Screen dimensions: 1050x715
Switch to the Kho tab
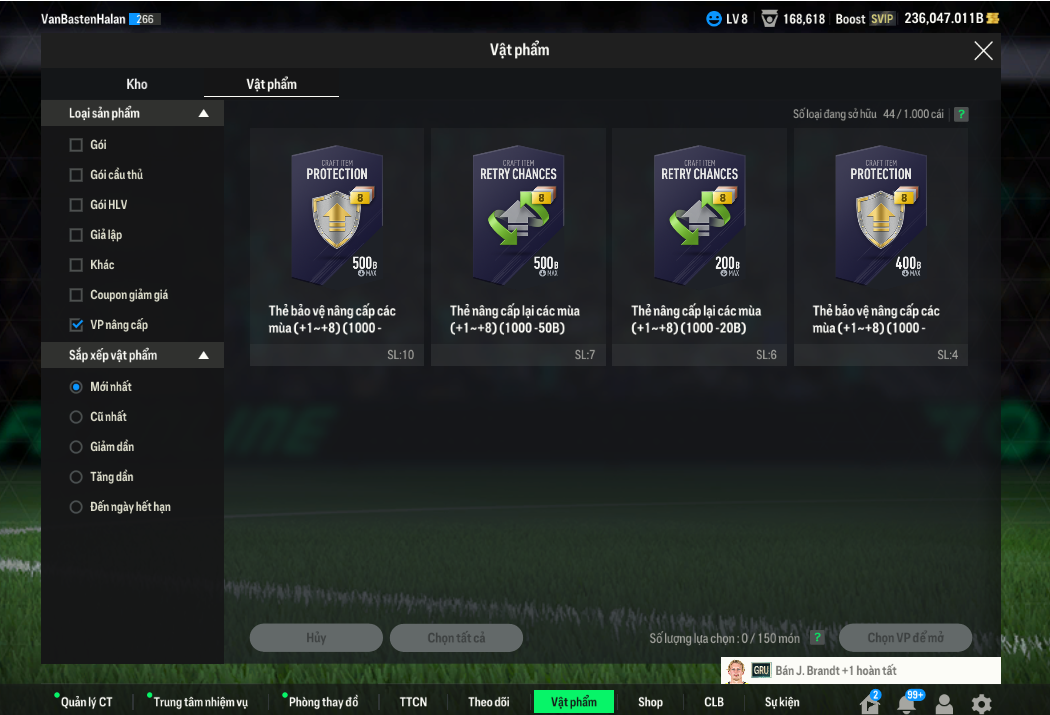pos(137,84)
